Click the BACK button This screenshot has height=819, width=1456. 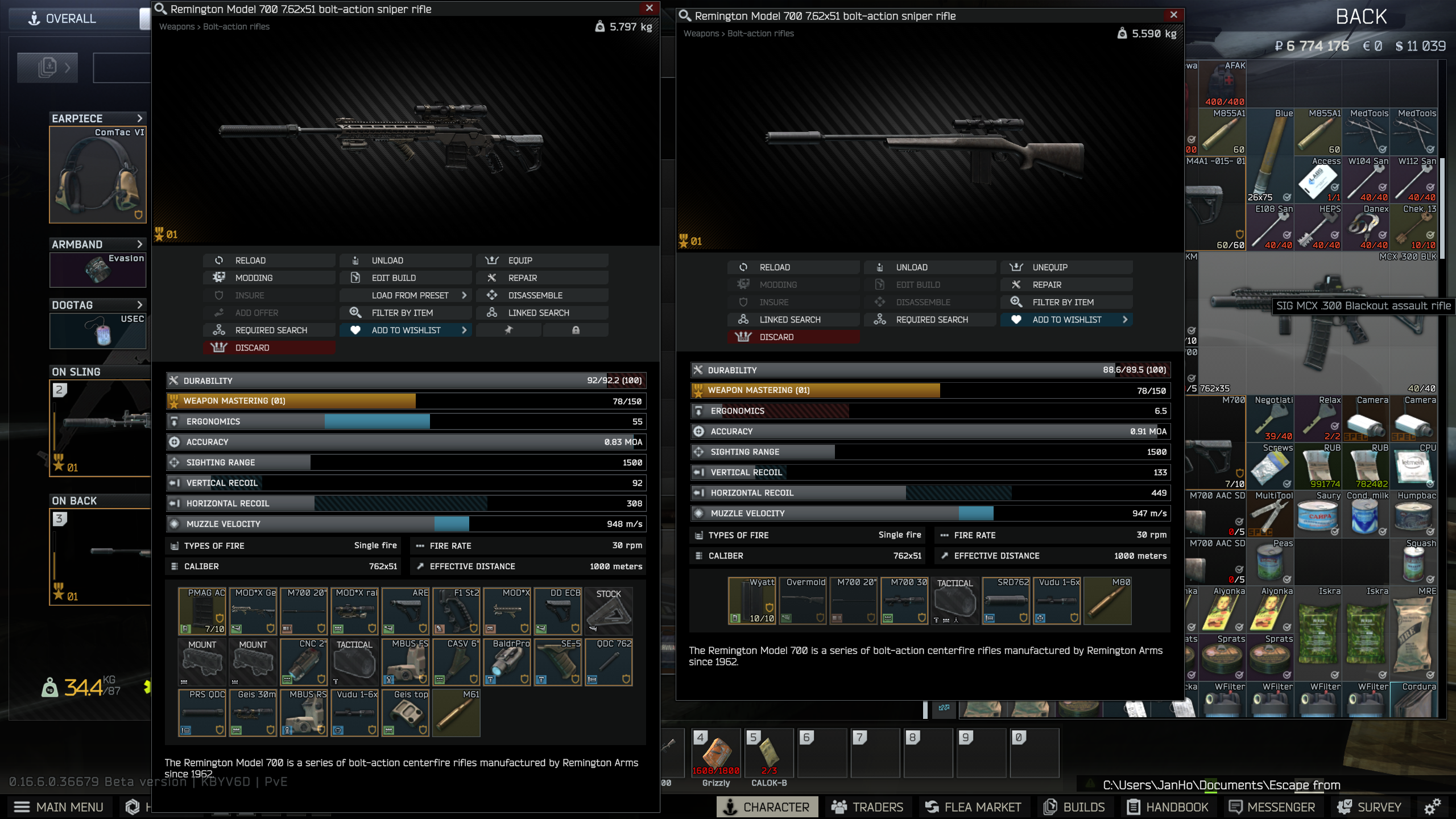pos(1361,17)
